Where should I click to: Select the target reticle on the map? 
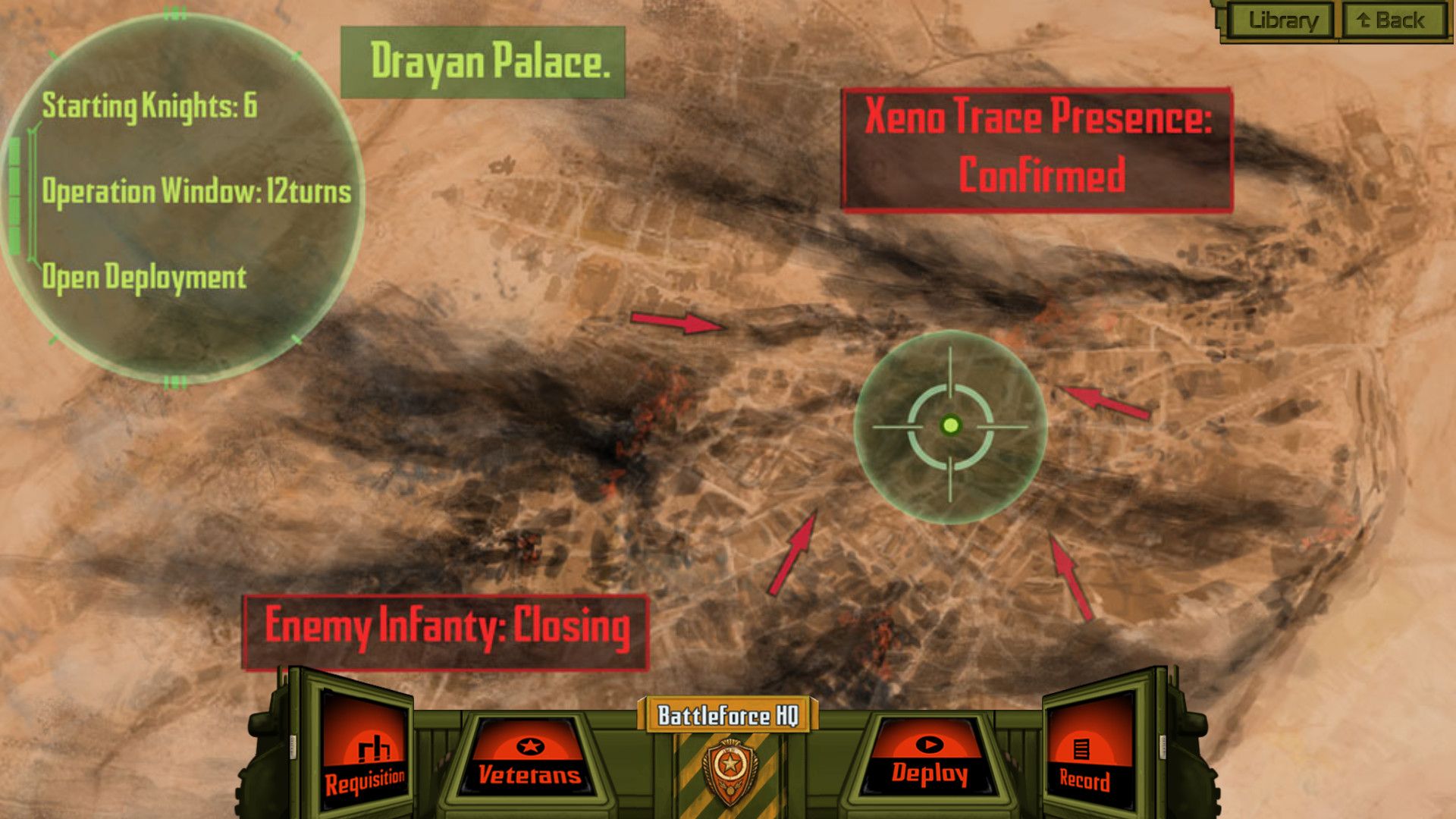coord(949,427)
